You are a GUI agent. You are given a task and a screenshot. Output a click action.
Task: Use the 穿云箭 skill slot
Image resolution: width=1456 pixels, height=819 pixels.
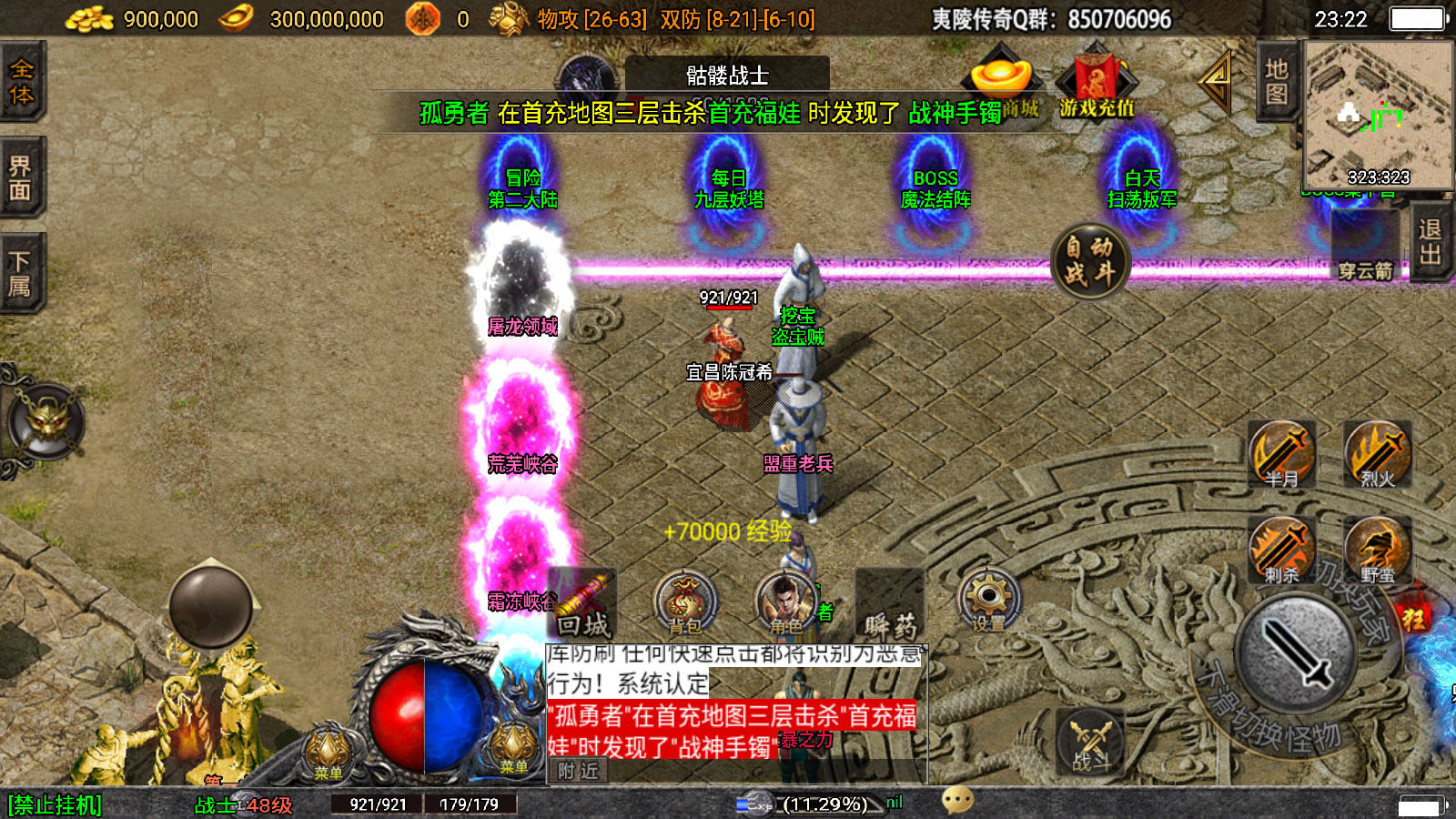click(1365, 248)
